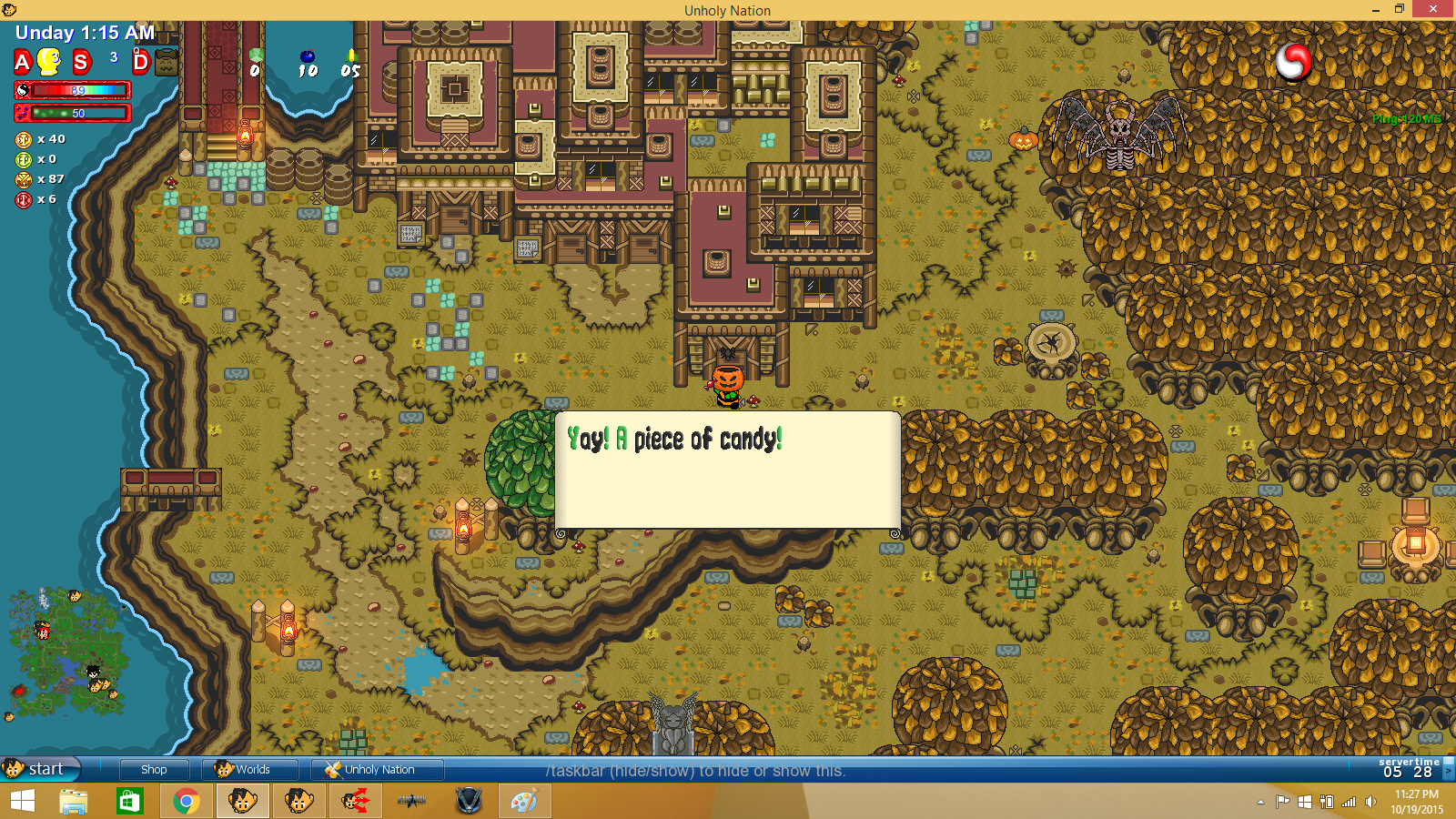This screenshot has width=1456, height=819.
Task: Select the yellow arrow ammo icon
Action: pos(351,56)
